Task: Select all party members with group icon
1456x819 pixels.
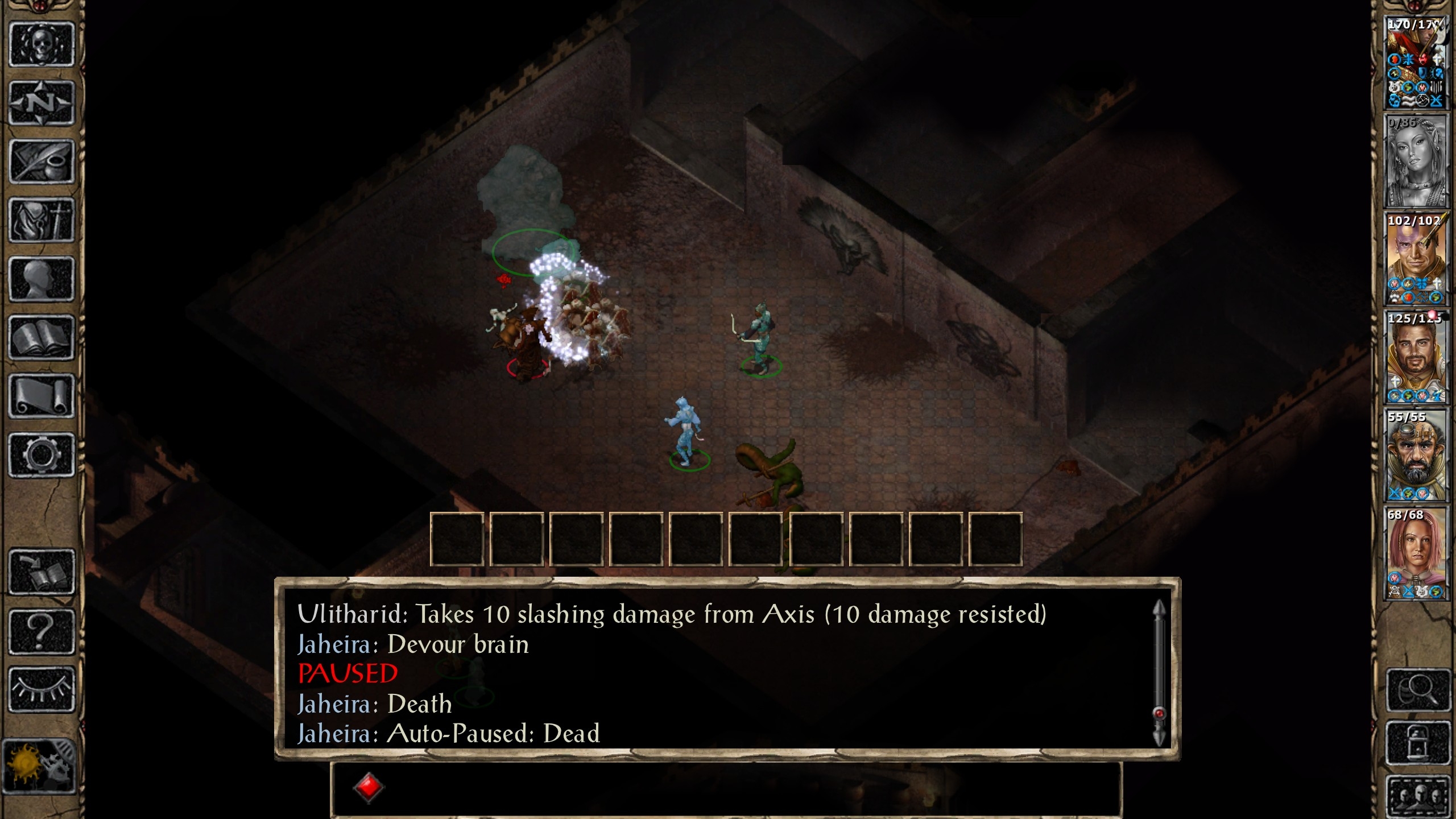Action: [1417, 795]
